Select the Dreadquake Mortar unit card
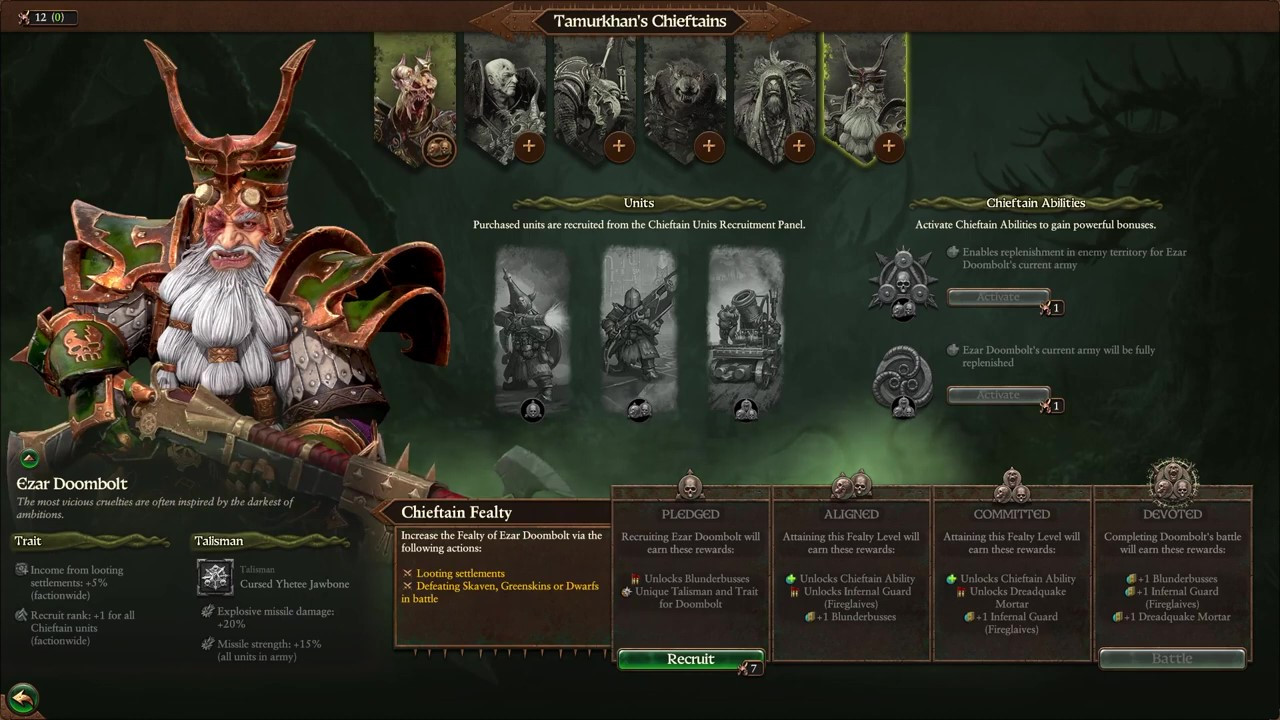This screenshot has height=720, width=1280. click(x=745, y=330)
